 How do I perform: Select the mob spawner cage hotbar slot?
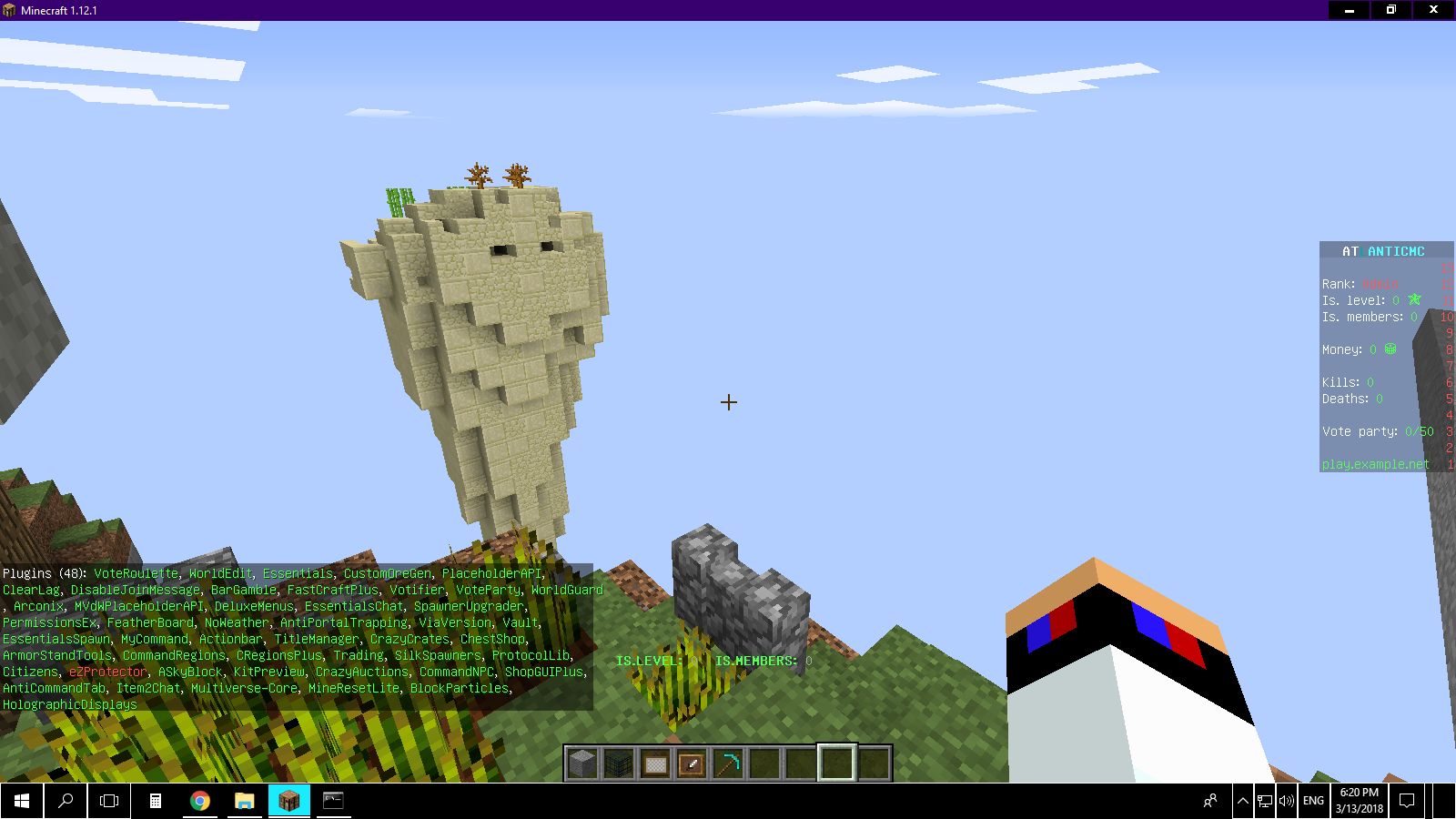point(619,763)
